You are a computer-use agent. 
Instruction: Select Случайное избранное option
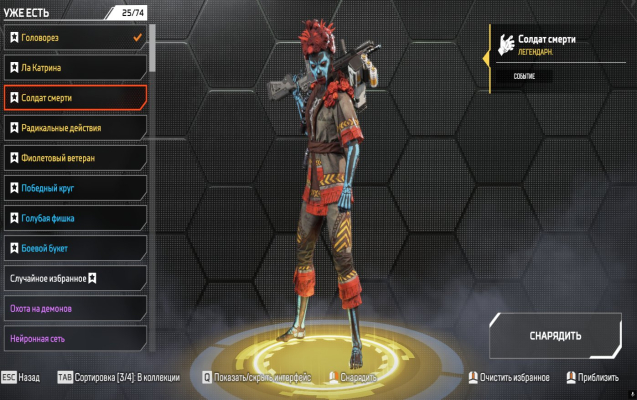pyautogui.click(x=74, y=277)
